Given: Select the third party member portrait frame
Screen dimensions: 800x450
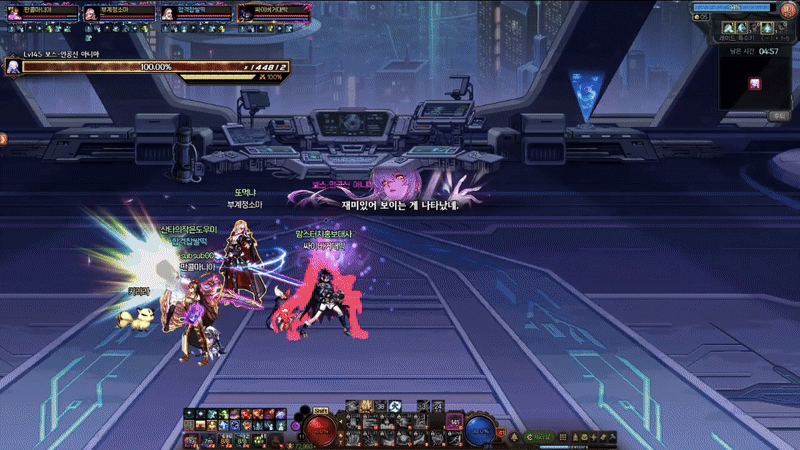Looking at the screenshot, I should (167, 12).
